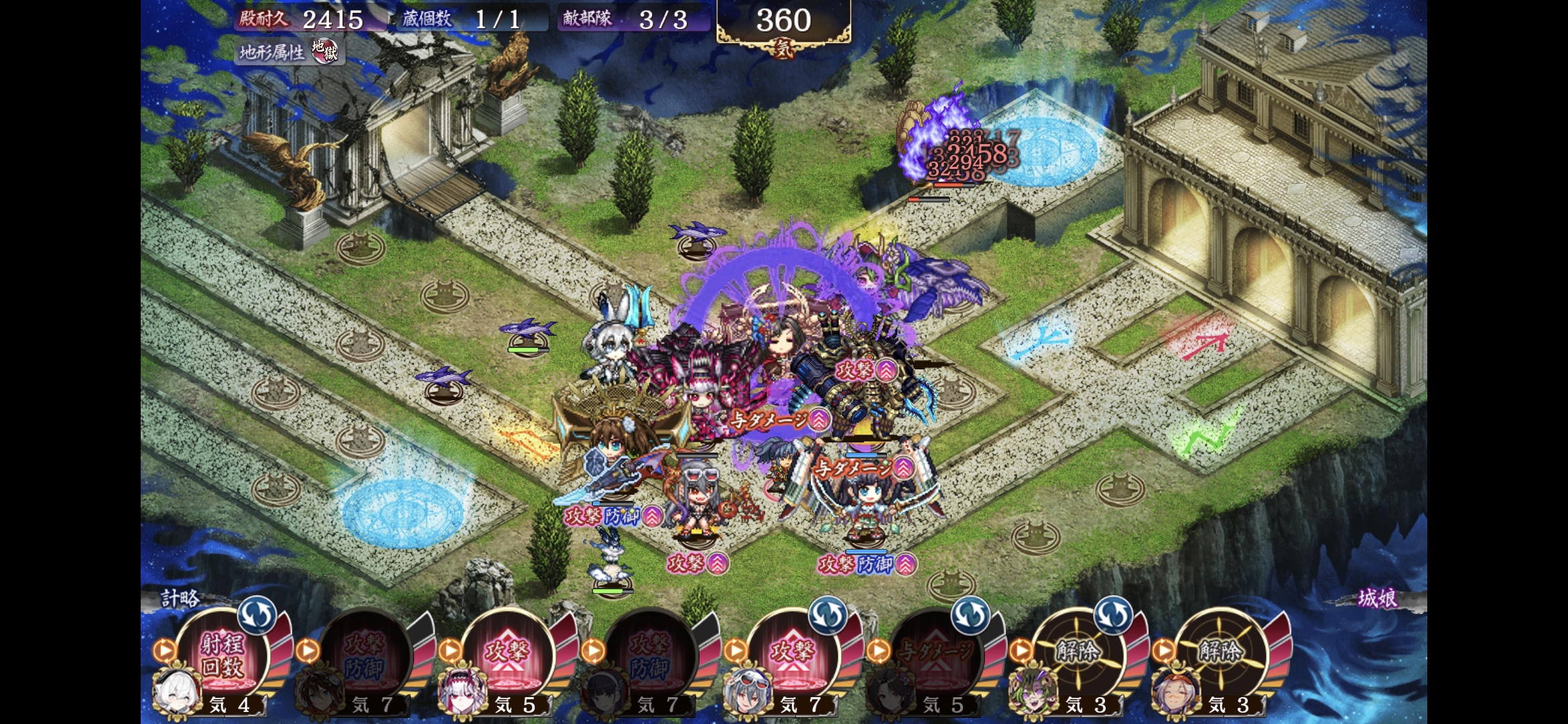
Task: Switch to the 城娘 panel
Action: coord(1377,598)
